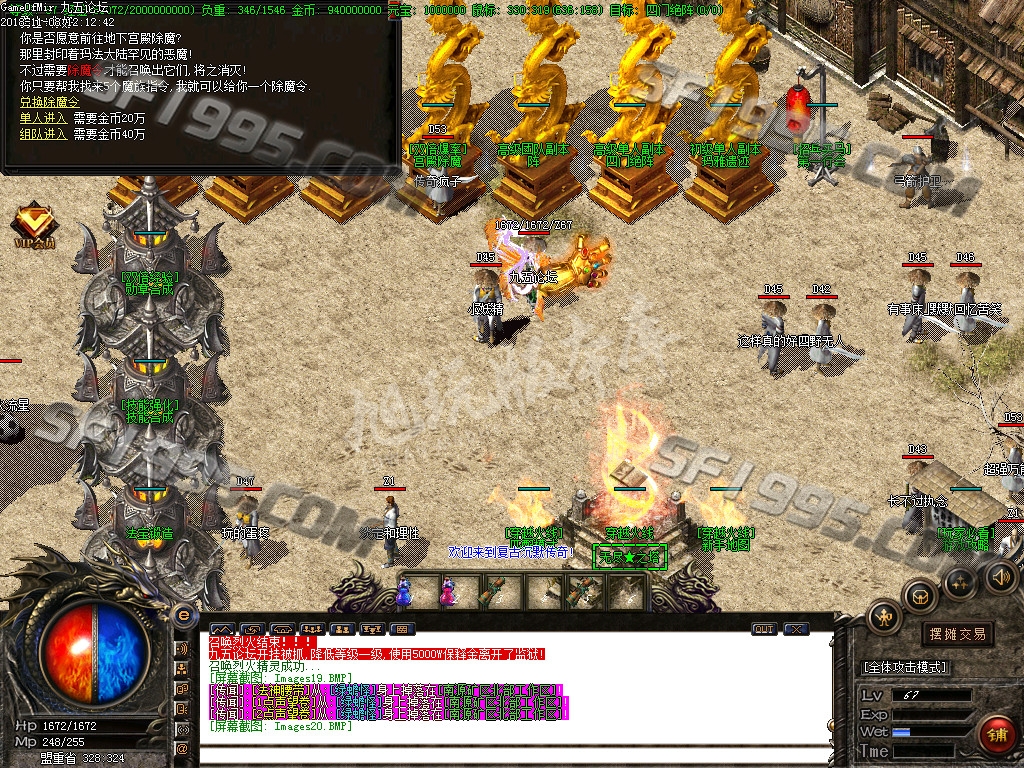Use the pink potion in the belt

[x=448, y=592]
